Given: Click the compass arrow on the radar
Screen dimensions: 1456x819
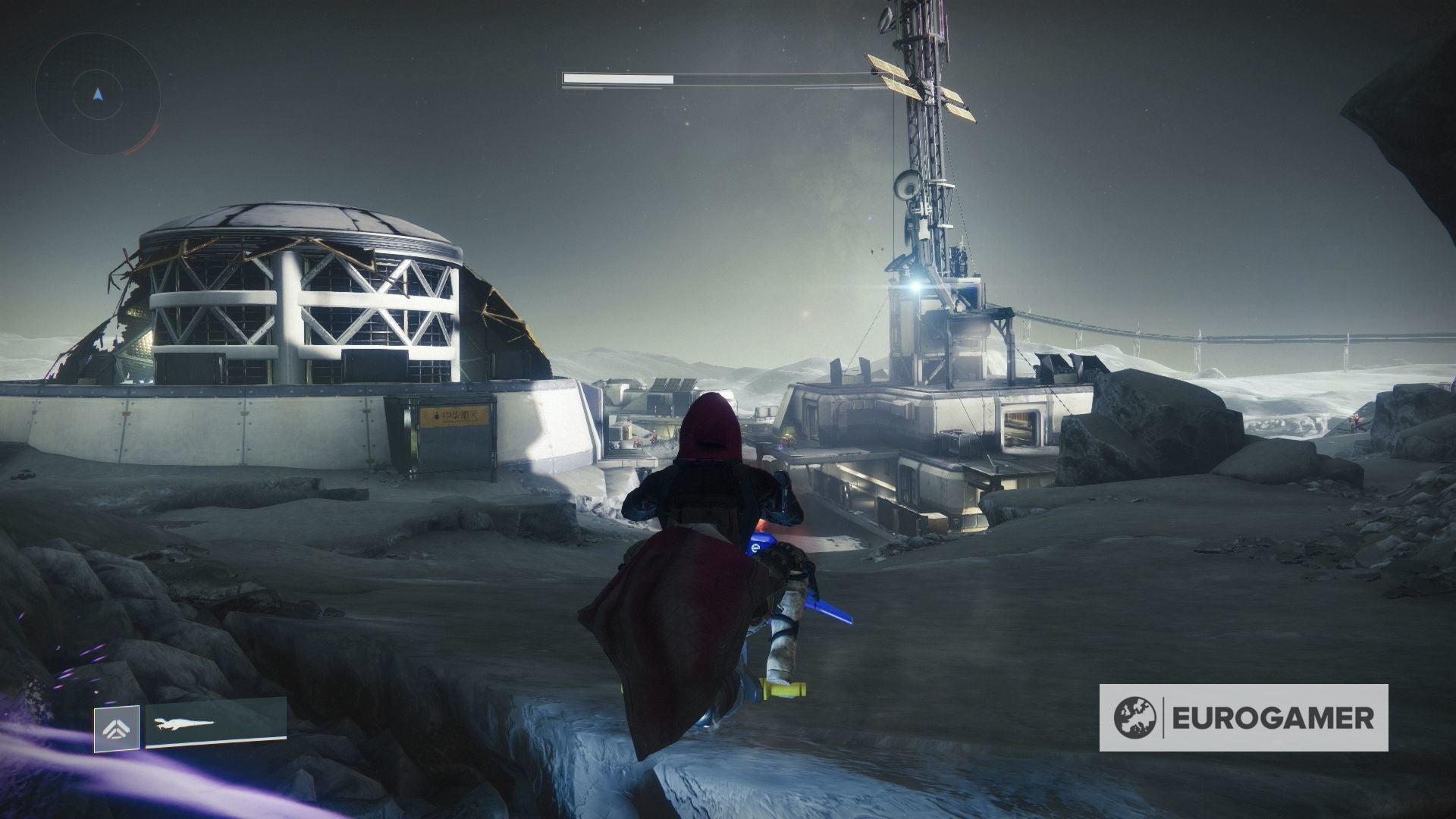Looking at the screenshot, I should coord(97,95).
